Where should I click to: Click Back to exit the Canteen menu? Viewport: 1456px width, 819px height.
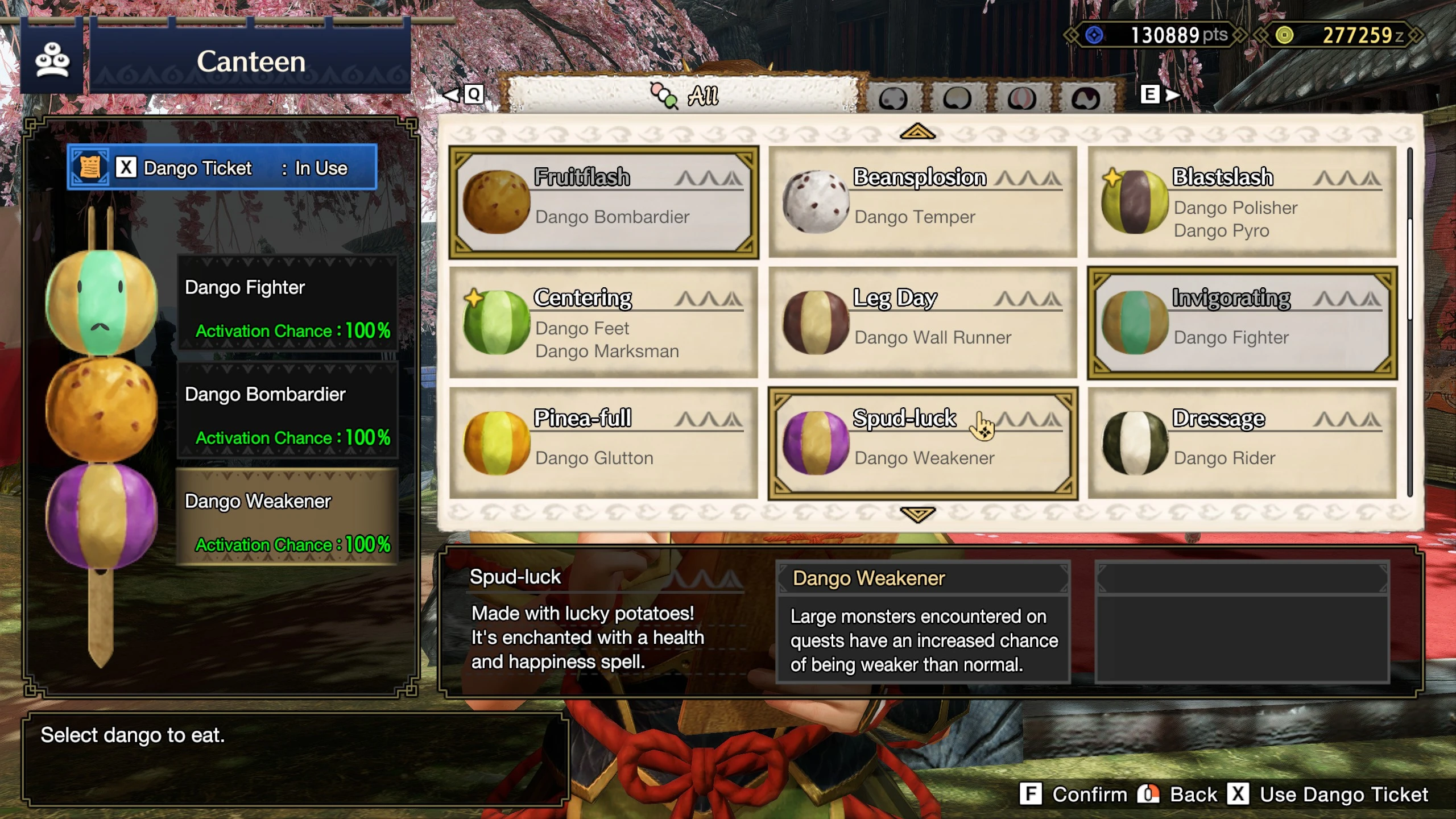[1194, 794]
